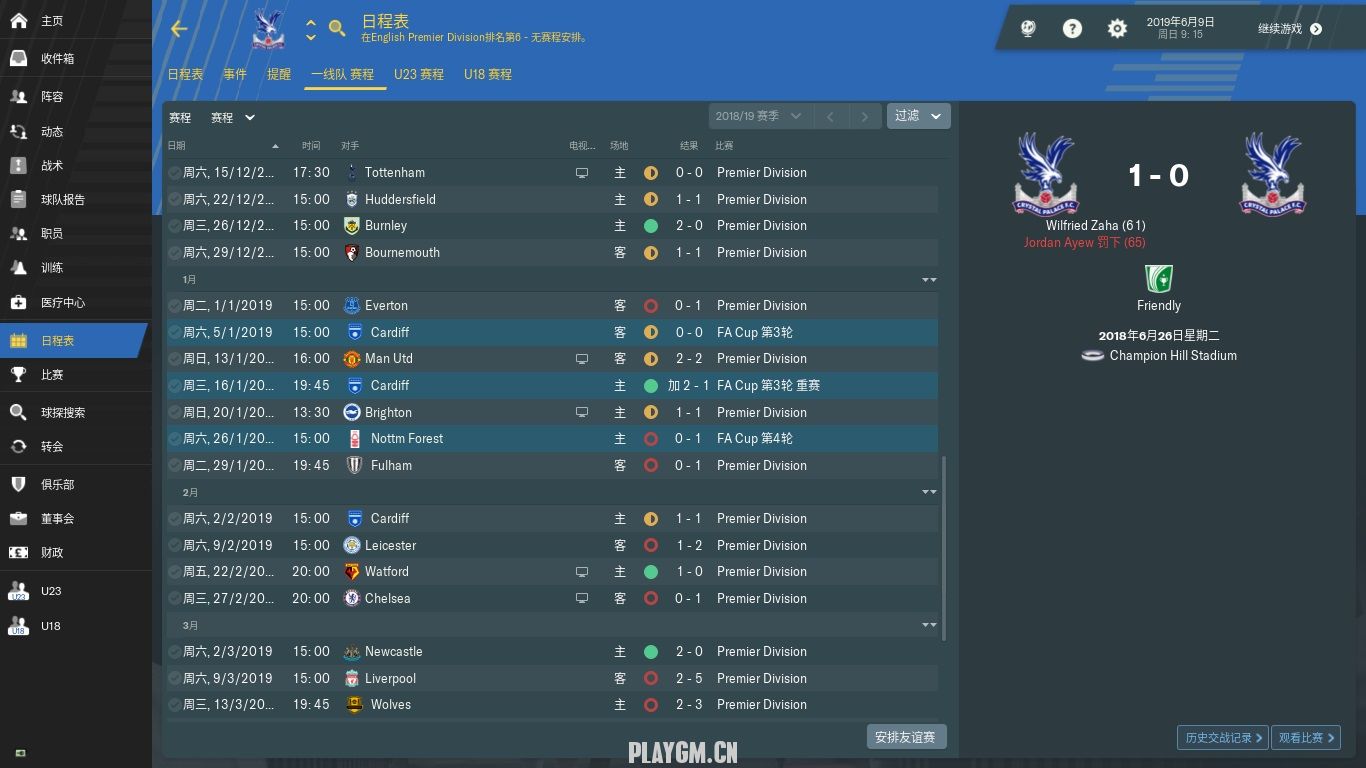Go to the 阵容 squad page
The height and width of the screenshot is (768, 1366).
52,97
